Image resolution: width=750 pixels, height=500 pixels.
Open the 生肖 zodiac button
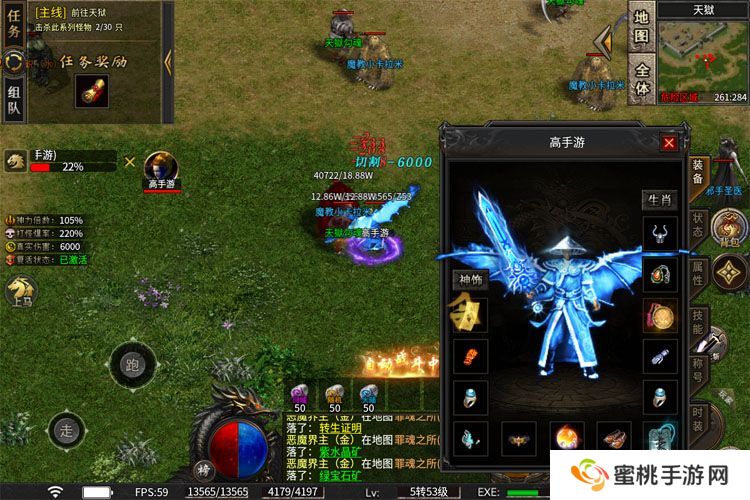[x=658, y=200]
